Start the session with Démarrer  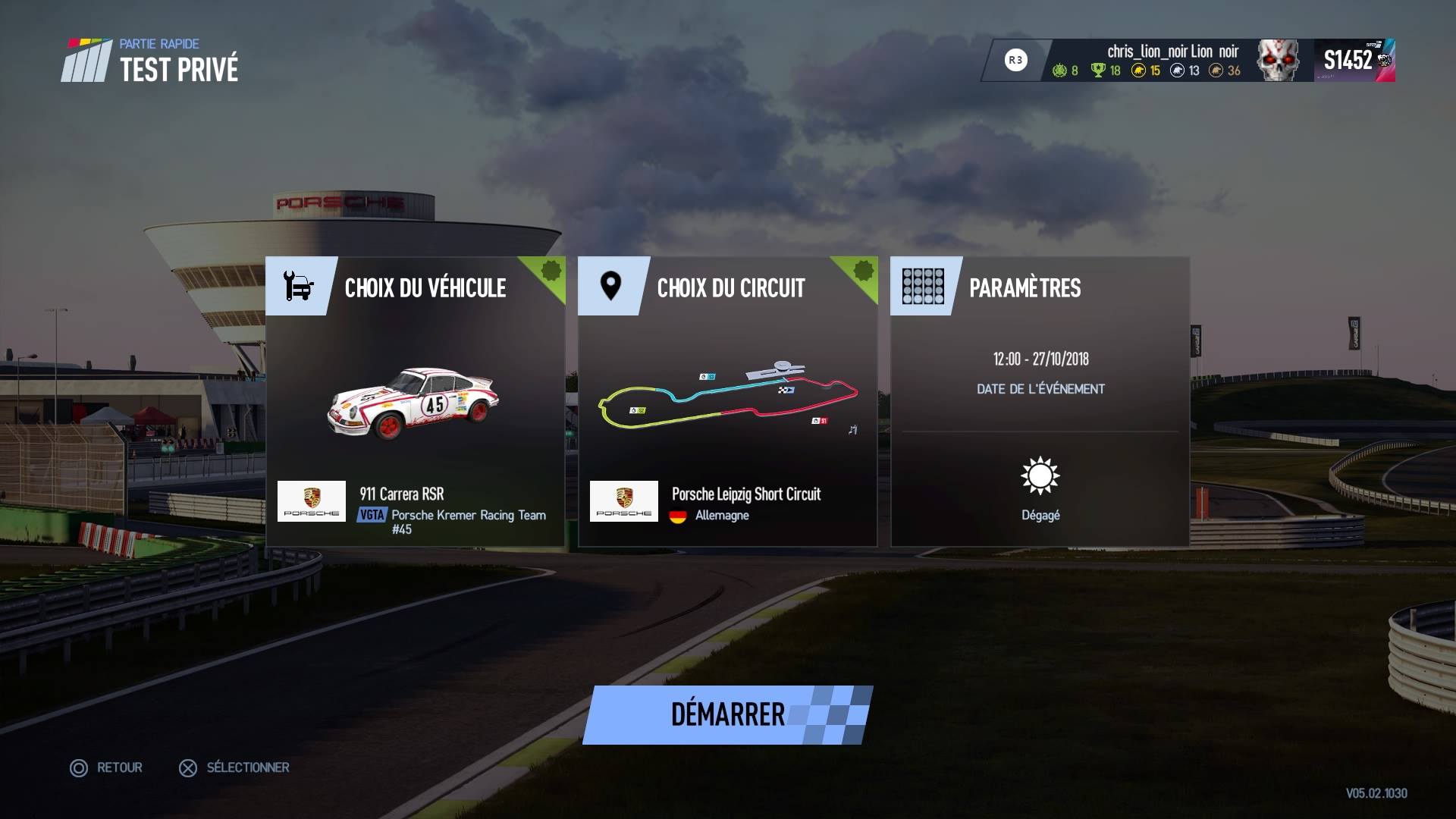click(727, 714)
